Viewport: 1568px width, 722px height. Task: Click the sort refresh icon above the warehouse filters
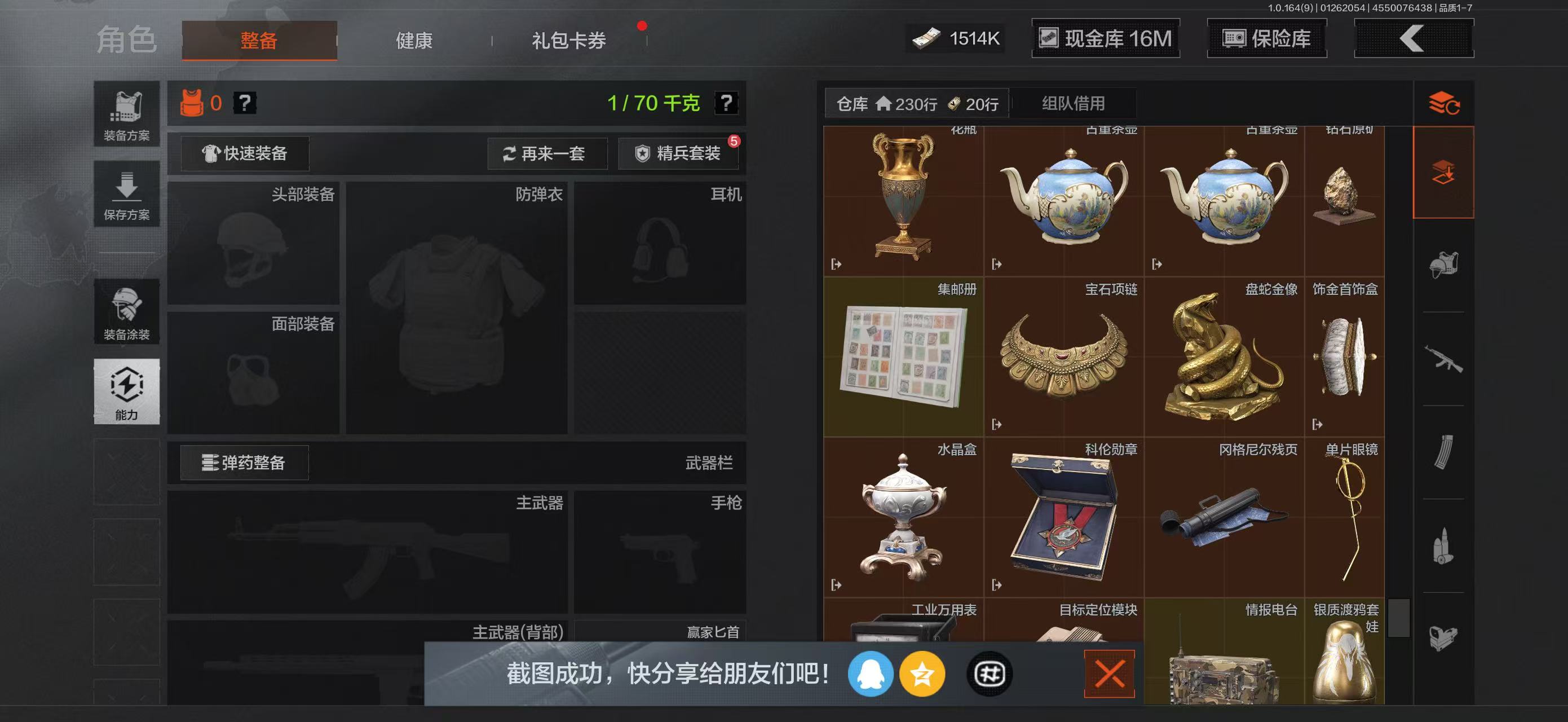1443,103
